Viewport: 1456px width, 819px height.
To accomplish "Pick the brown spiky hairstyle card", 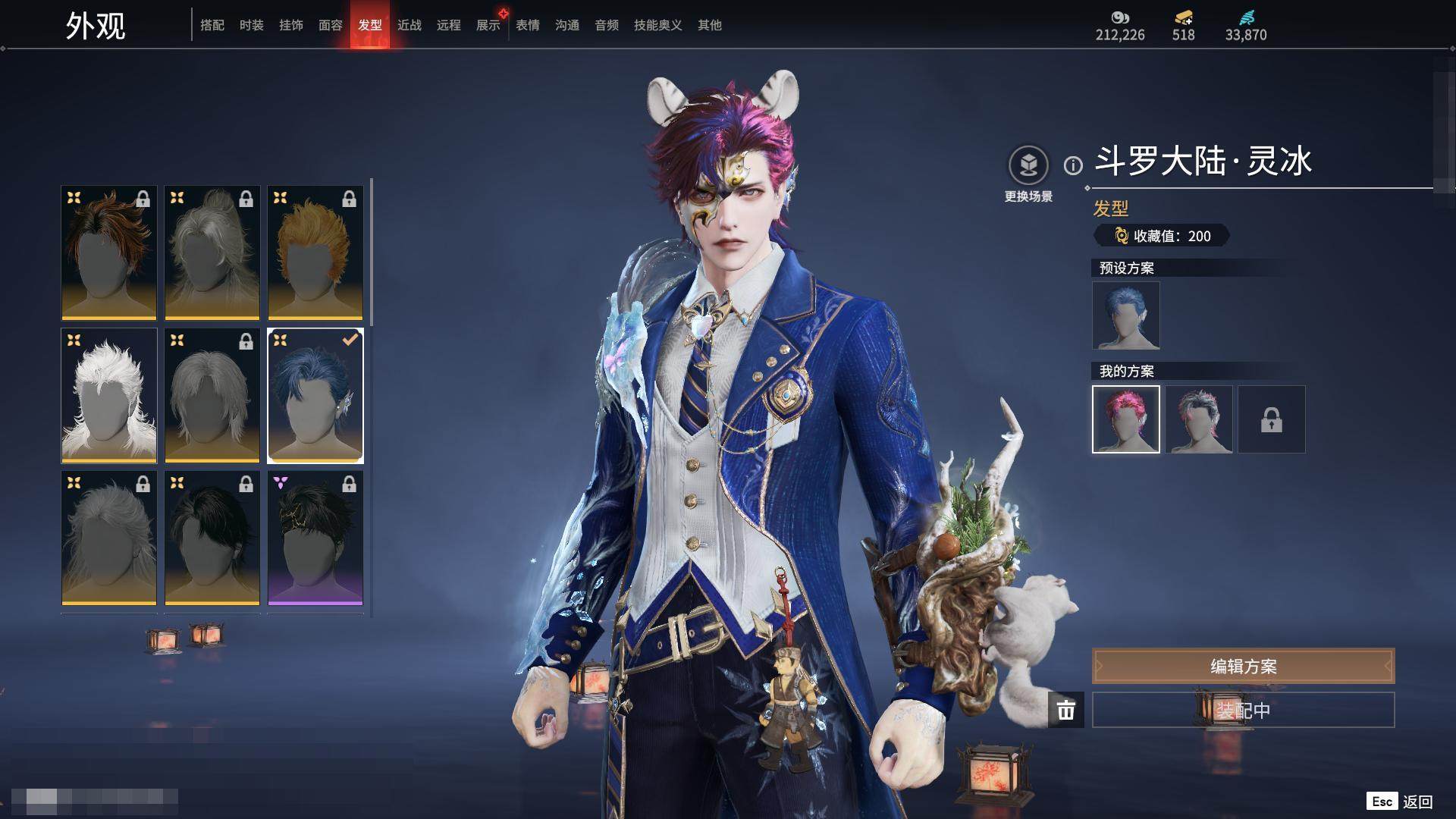I will (108, 253).
